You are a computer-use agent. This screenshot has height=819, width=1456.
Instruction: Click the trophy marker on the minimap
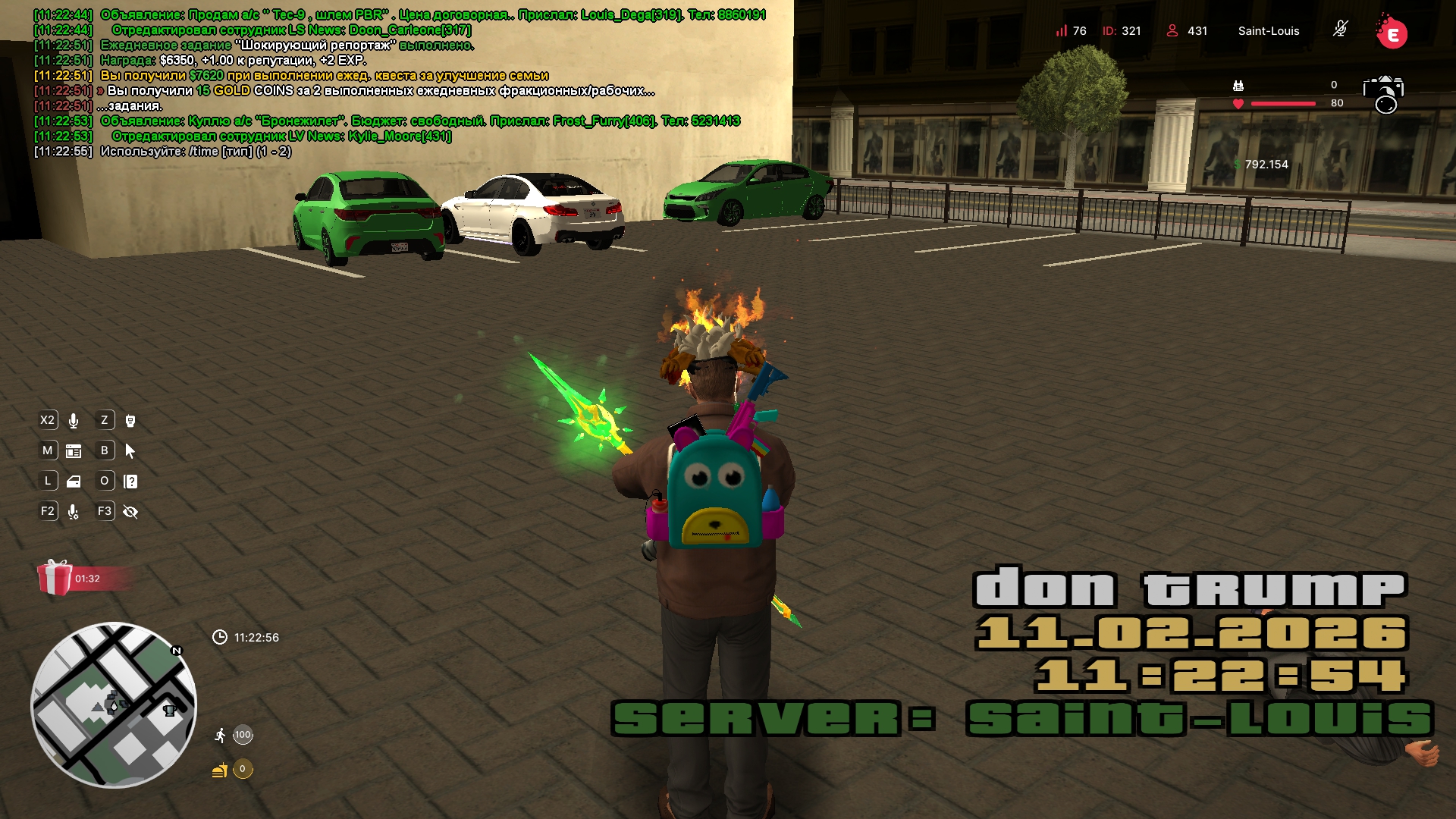170,711
